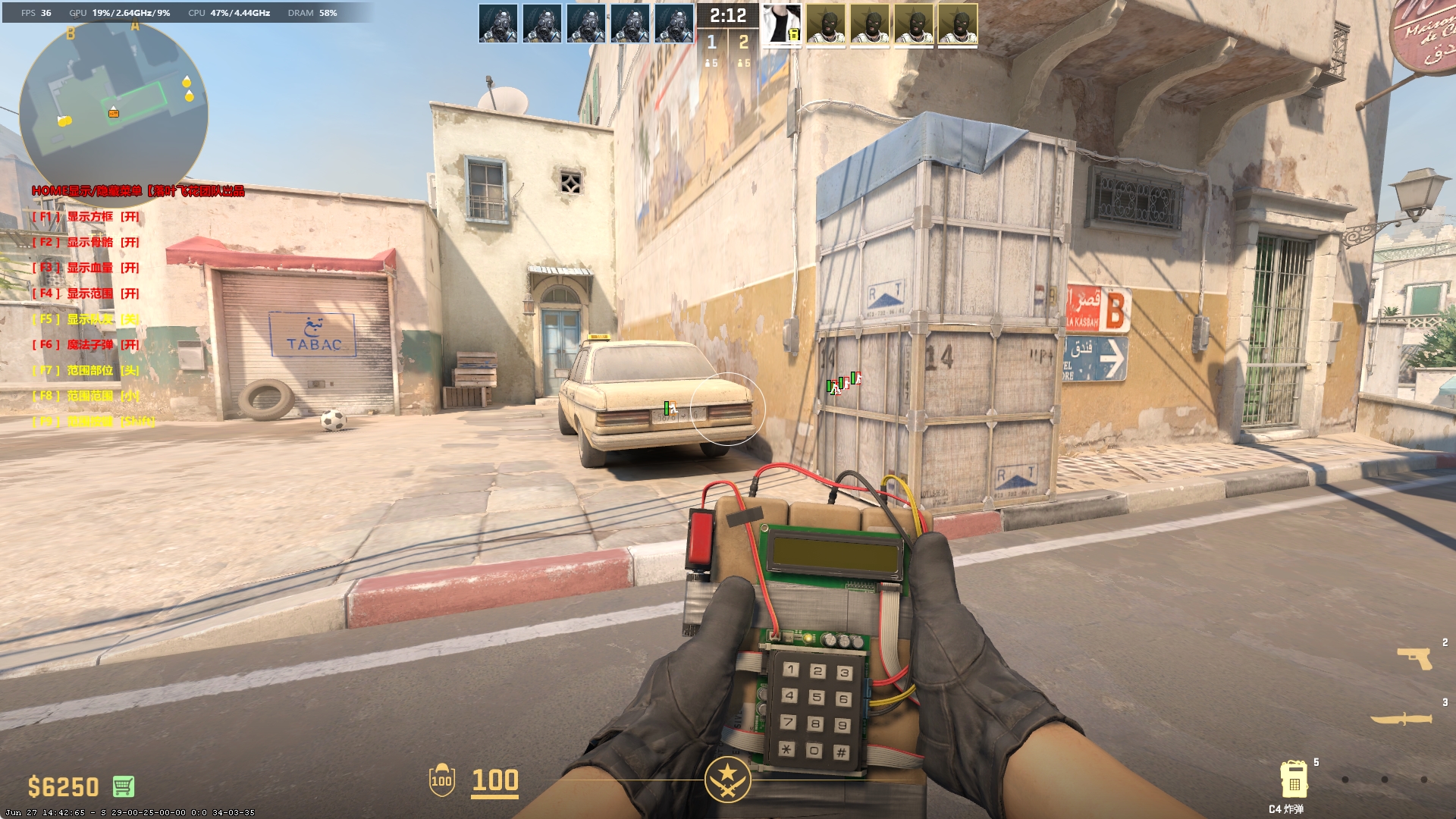Change the F9 Shift key overlay setting

[93, 421]
